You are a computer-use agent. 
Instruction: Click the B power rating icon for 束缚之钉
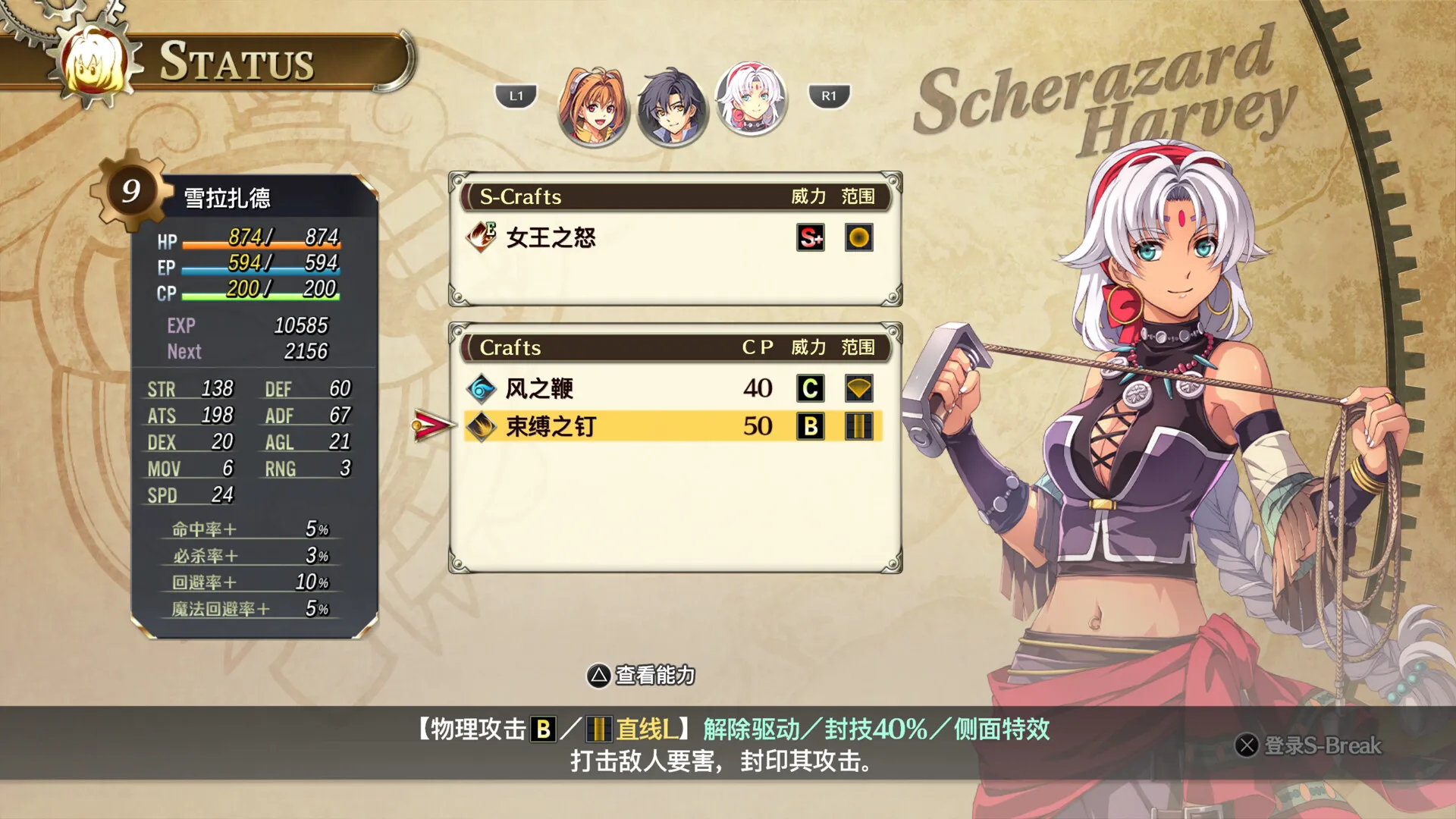pyautogui.click(x=811, y=426)
